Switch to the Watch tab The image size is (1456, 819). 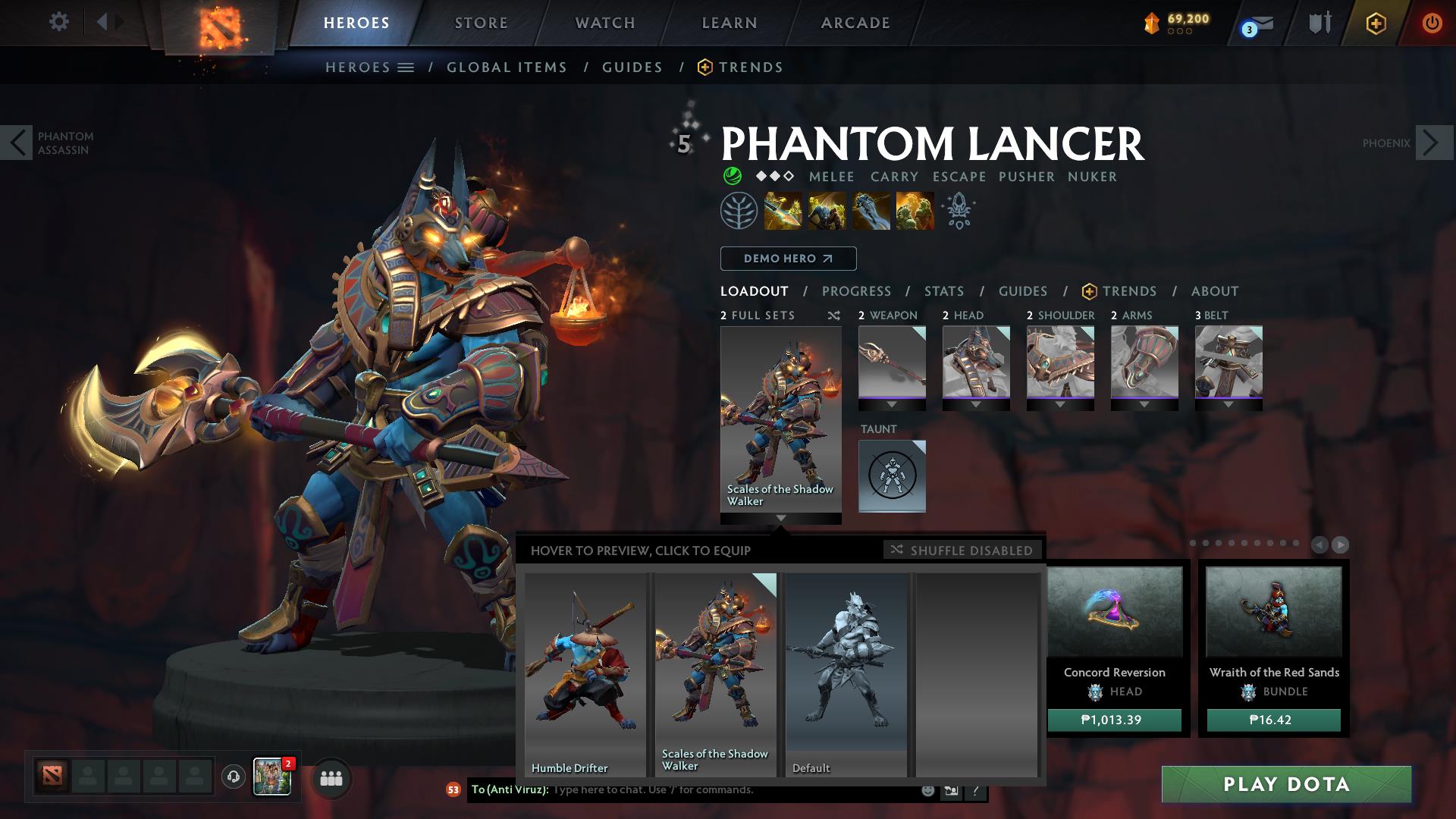(605, 23)
